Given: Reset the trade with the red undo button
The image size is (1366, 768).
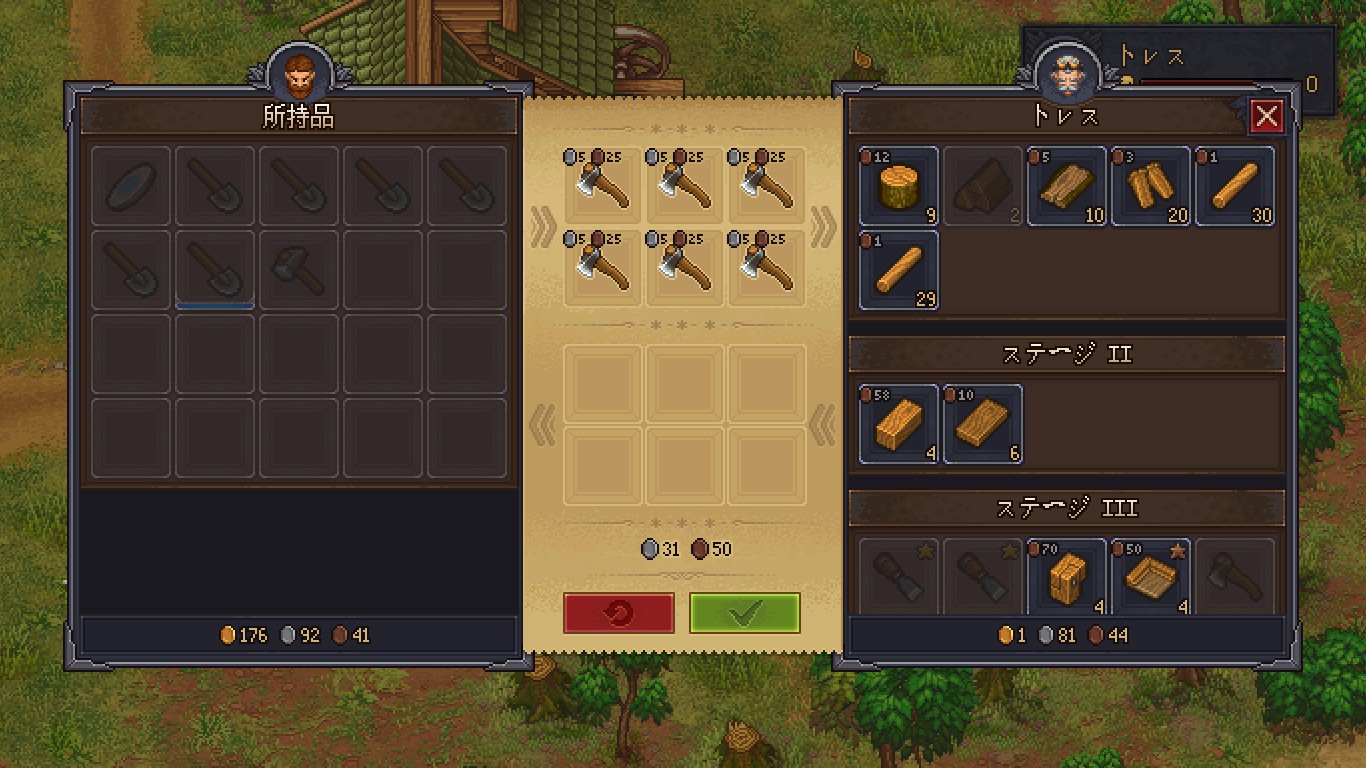Looking at the screenshot, I should 618,613.
